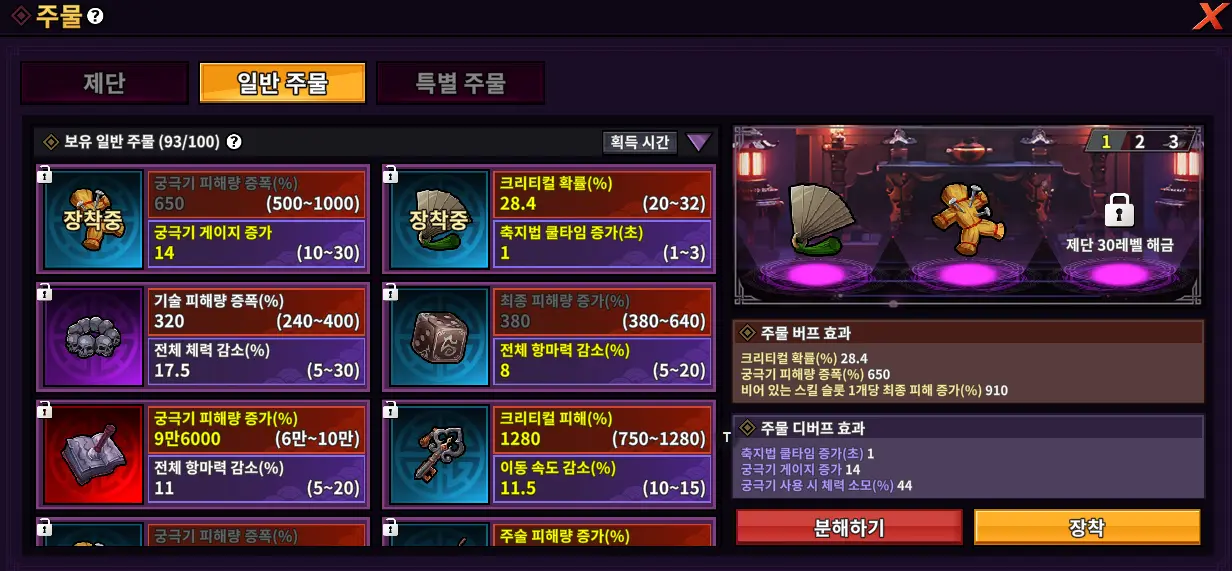Screen dimensions: 1232x571
Task: Switch to the 제단 tab
Action: 104,83
